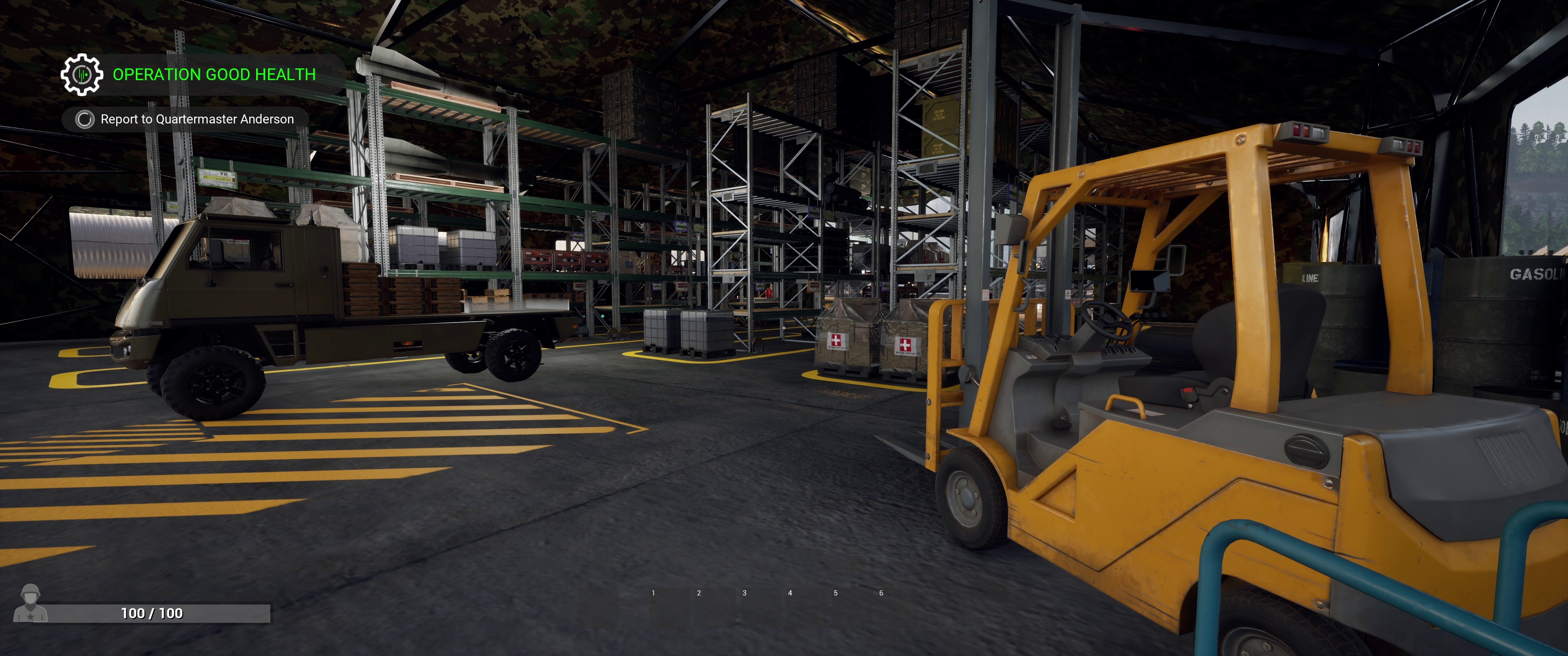The width and height of the screenshot is (1568, 656).
Task: Open the gear-shaped mission icon
Action: tap(82, 74)
